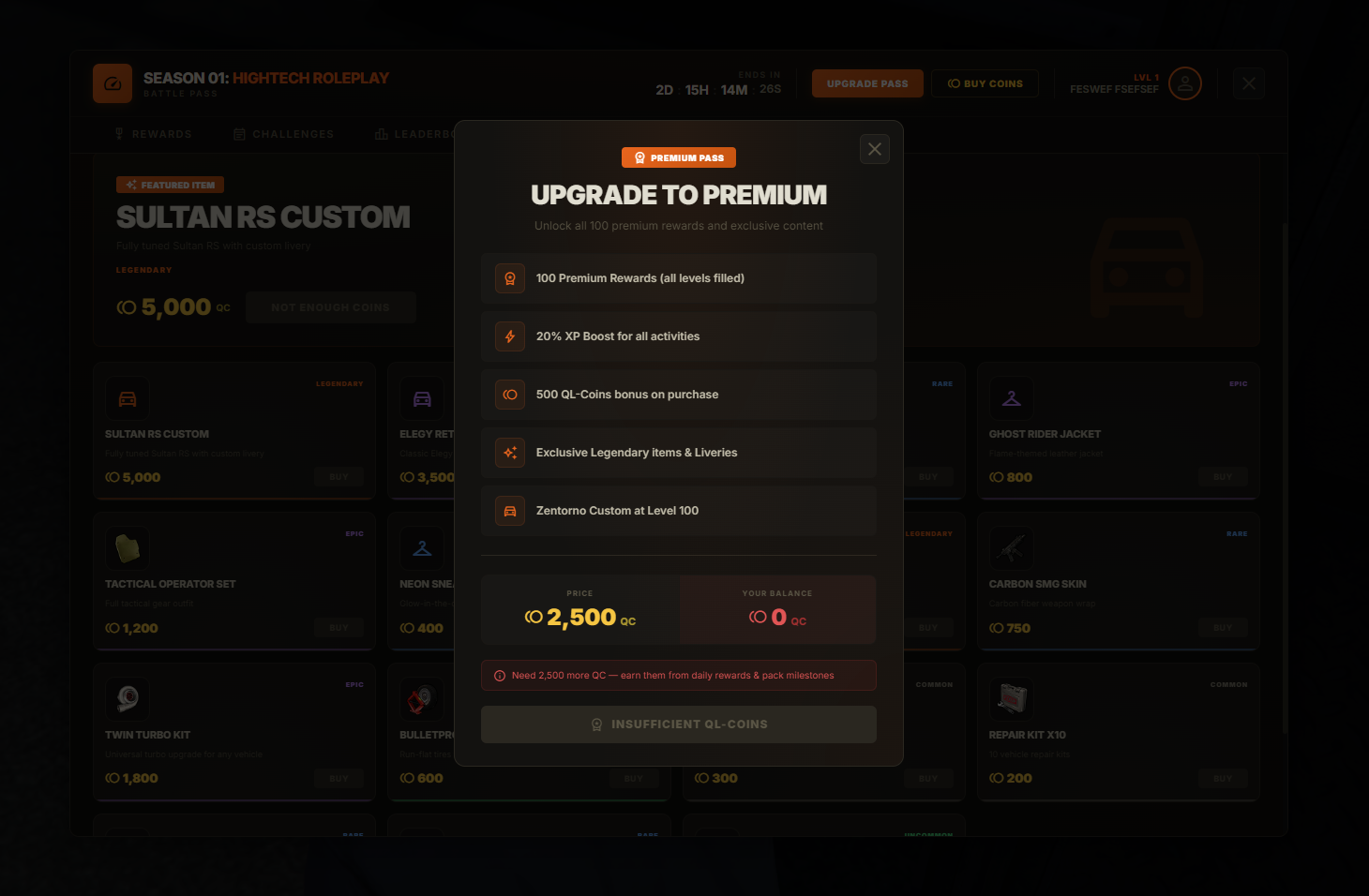Click the Not Enough Coins featured button

click(x=330, y=307)
